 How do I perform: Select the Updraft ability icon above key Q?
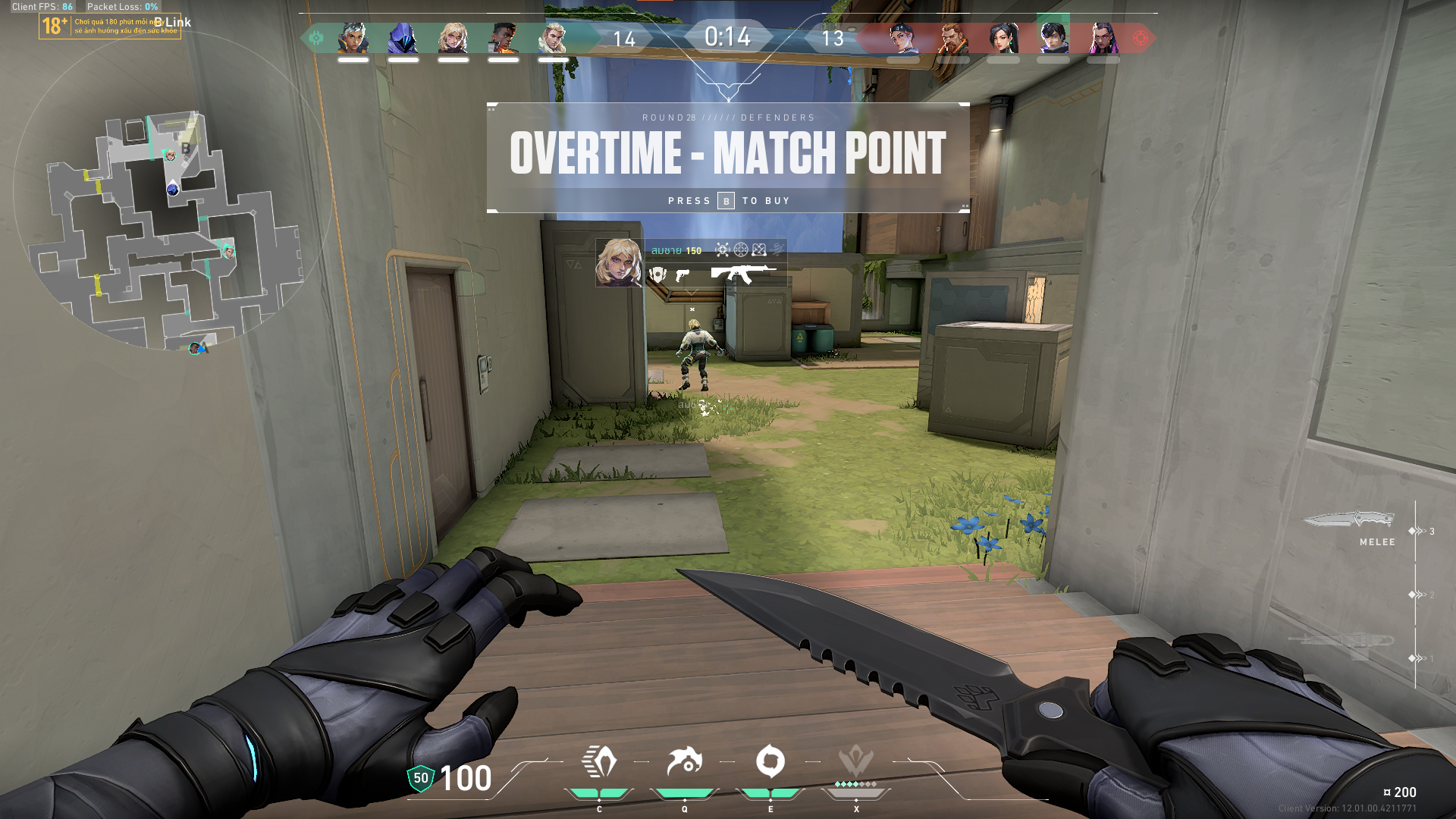[x=684, y=761]
